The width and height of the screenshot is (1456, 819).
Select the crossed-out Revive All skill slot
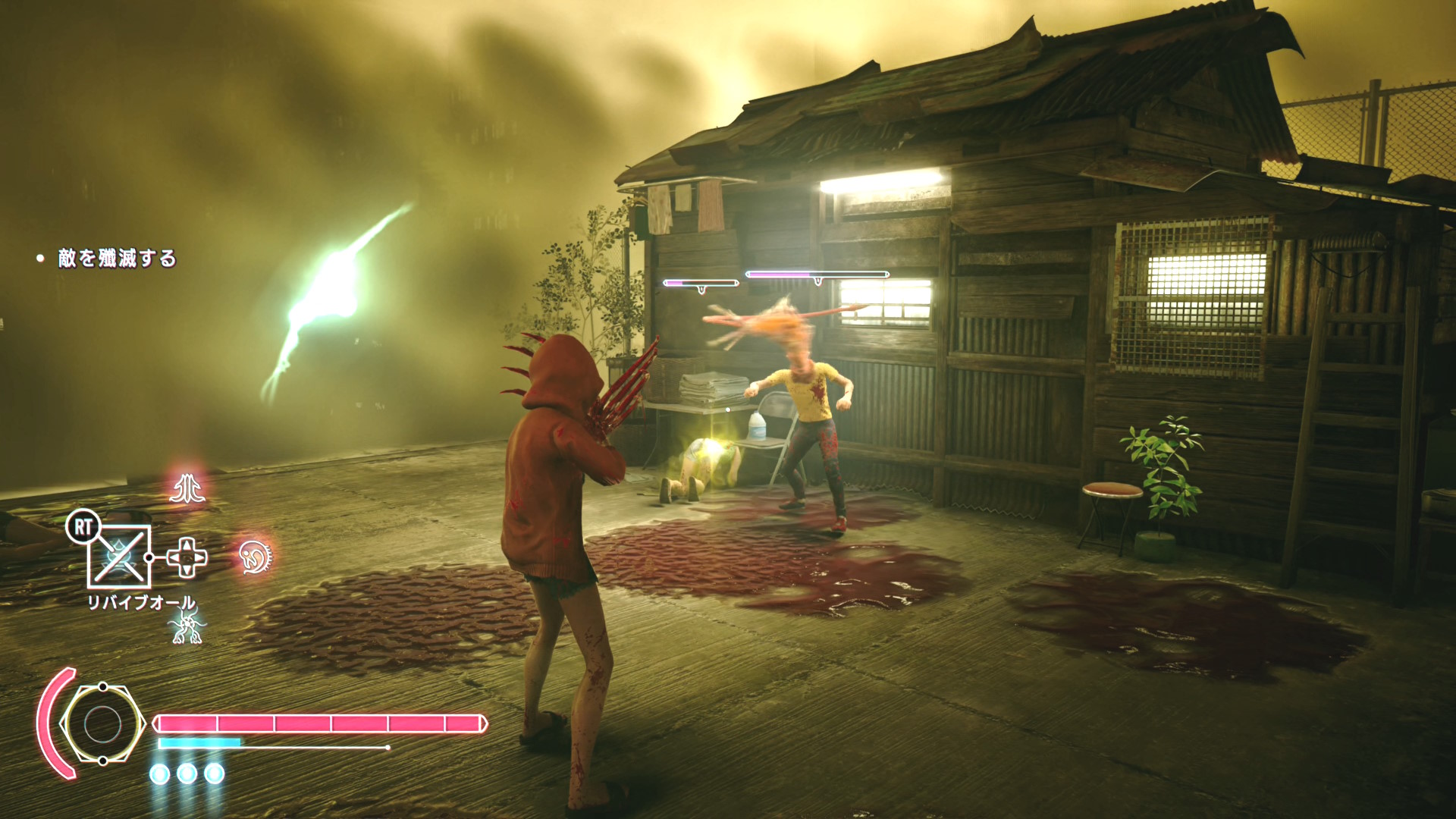coord(119,557)
